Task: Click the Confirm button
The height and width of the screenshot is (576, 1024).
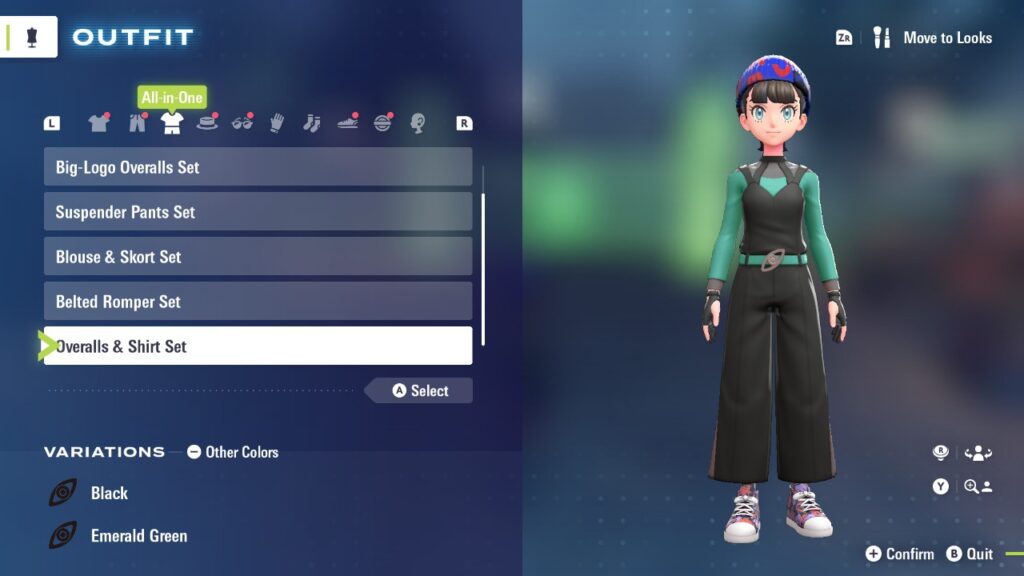Action: [x=899, y=554]
